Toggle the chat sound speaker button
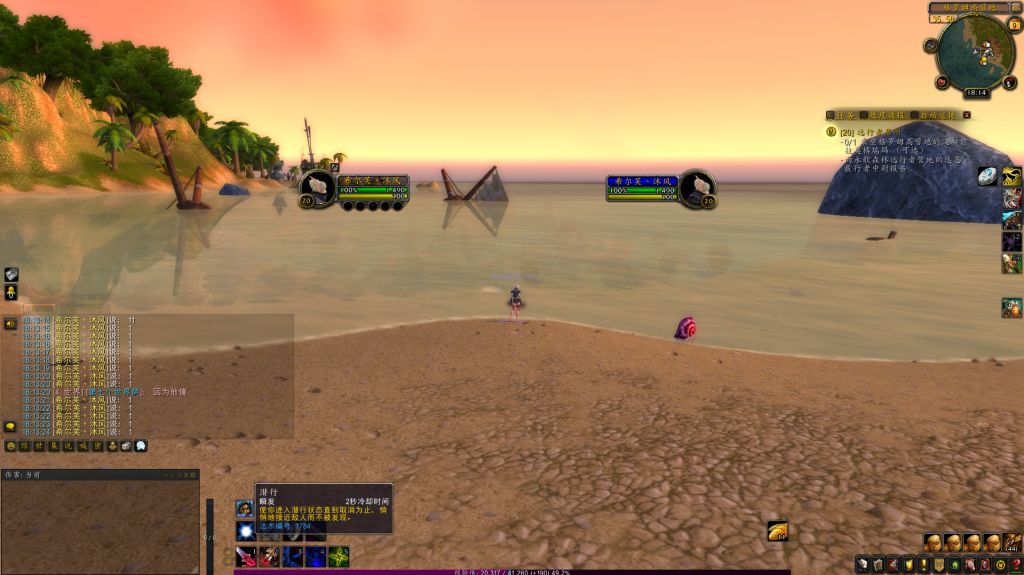Image resolution: width=1024 pixels, height=575 pixels. click(x=10, y=323)
